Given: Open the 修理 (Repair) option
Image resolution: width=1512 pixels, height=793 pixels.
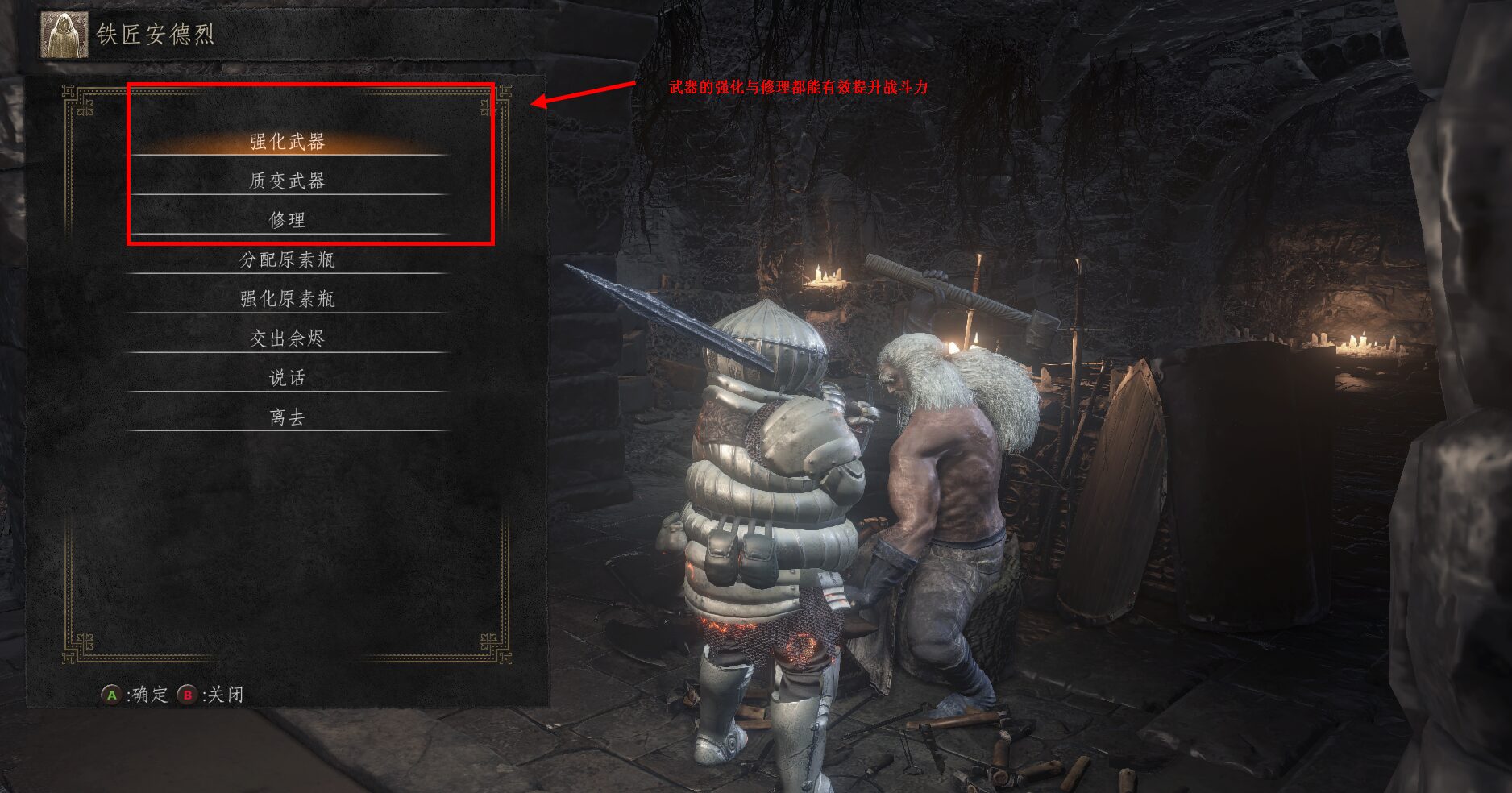Looking at the screenshot, I should pyautogui.click(x=287, y=219).
